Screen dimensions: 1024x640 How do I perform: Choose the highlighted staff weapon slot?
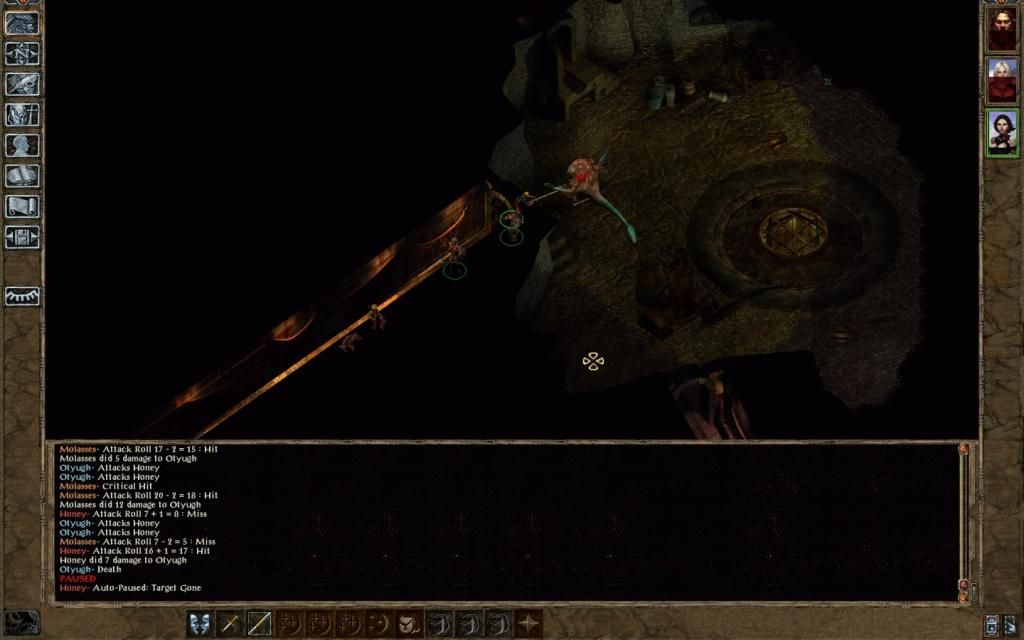[x=259, y=624]
